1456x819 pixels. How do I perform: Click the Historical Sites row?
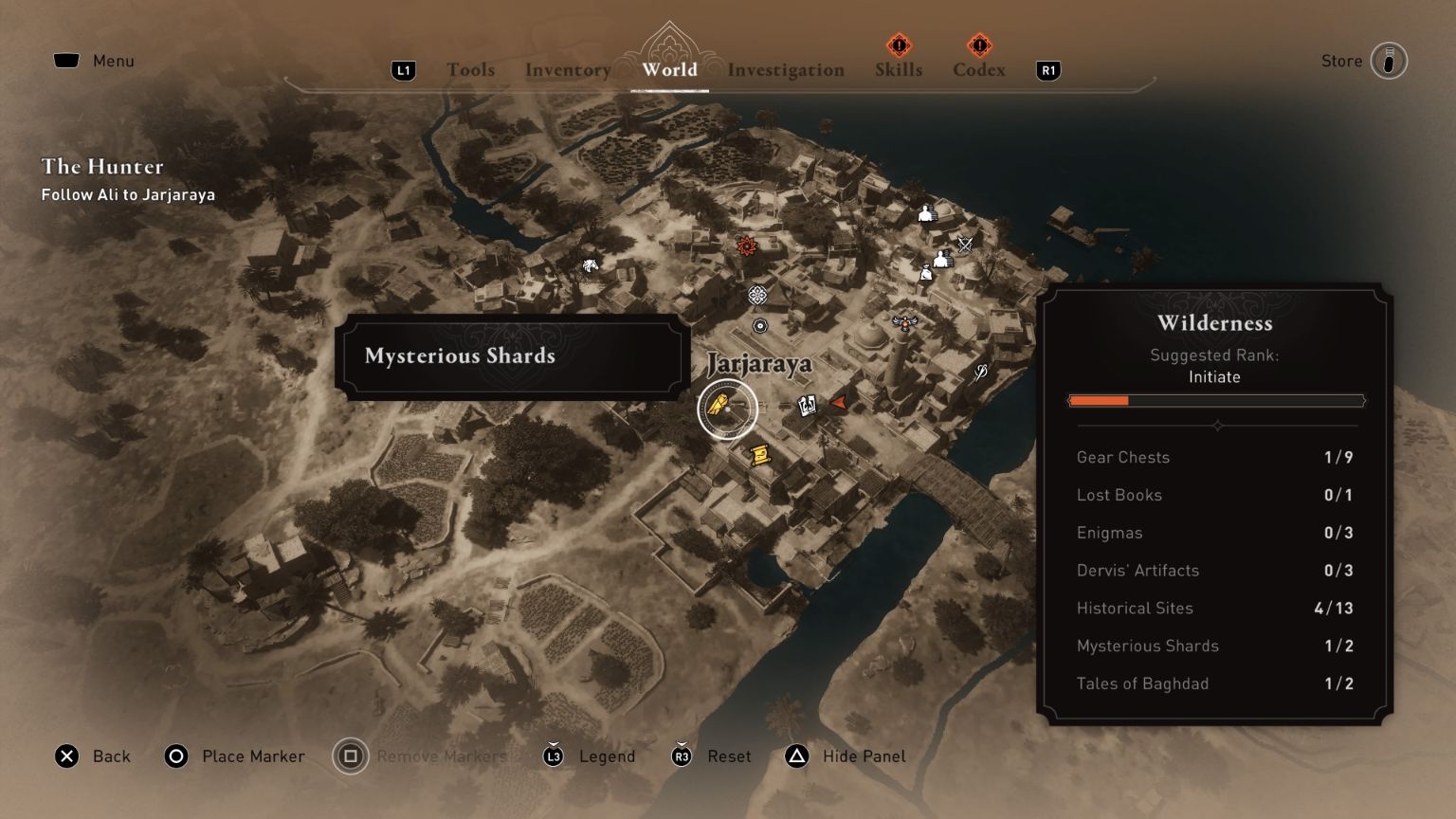click(x=1214, y=608)
